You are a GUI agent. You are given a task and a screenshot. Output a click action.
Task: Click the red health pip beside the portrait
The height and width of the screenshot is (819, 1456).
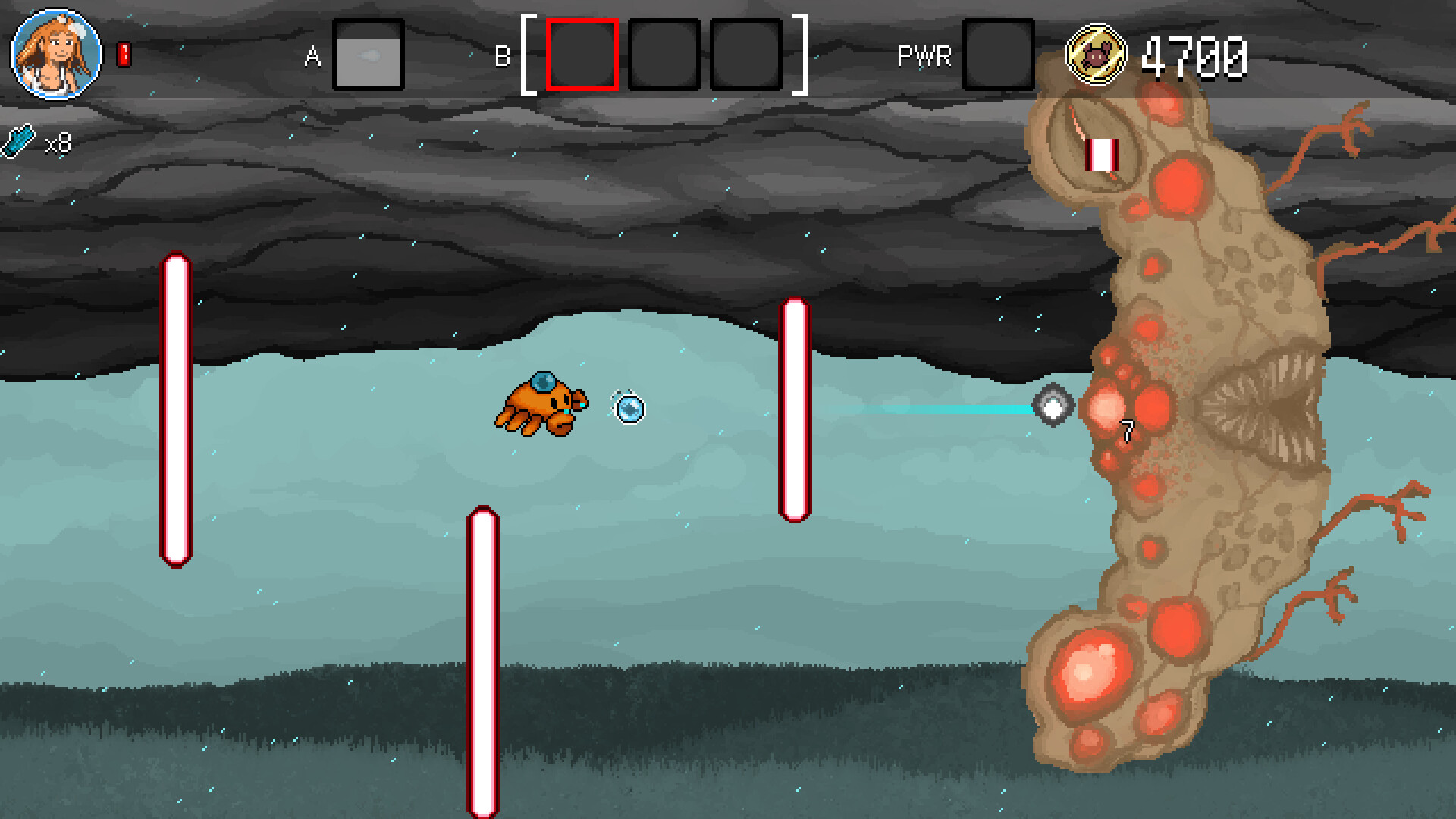(x=124, y=53)
